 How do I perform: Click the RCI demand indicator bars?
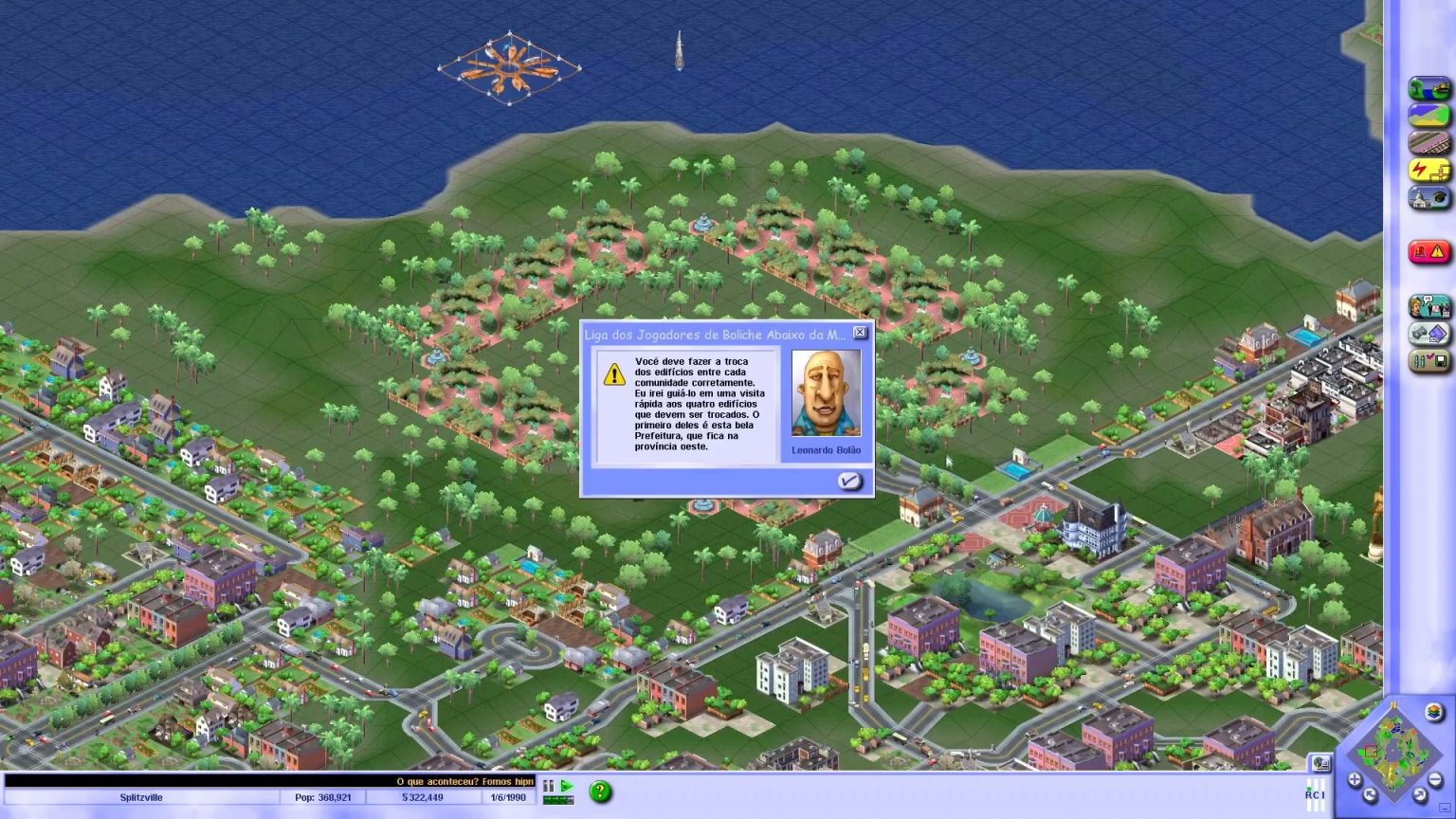click(1316, 794)
